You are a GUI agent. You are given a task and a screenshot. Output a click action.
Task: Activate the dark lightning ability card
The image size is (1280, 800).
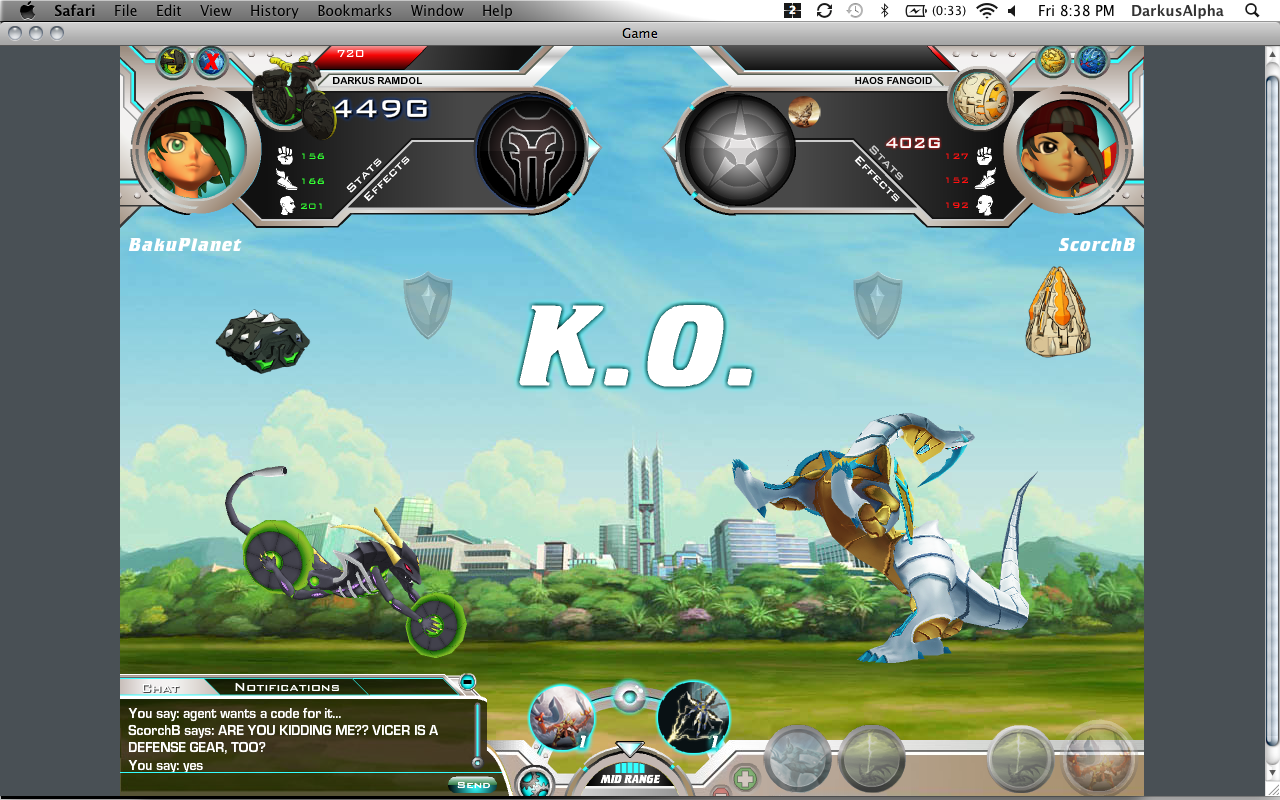(x=693, y=717)
